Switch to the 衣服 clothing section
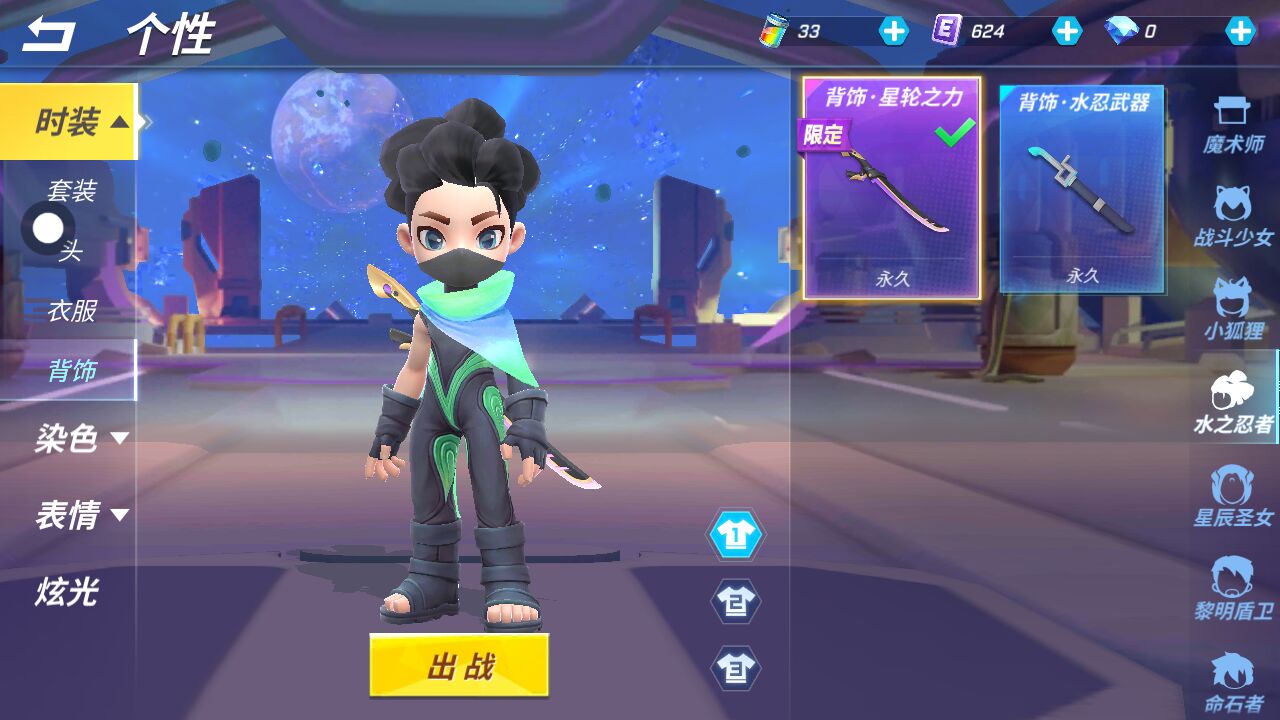 72,311
